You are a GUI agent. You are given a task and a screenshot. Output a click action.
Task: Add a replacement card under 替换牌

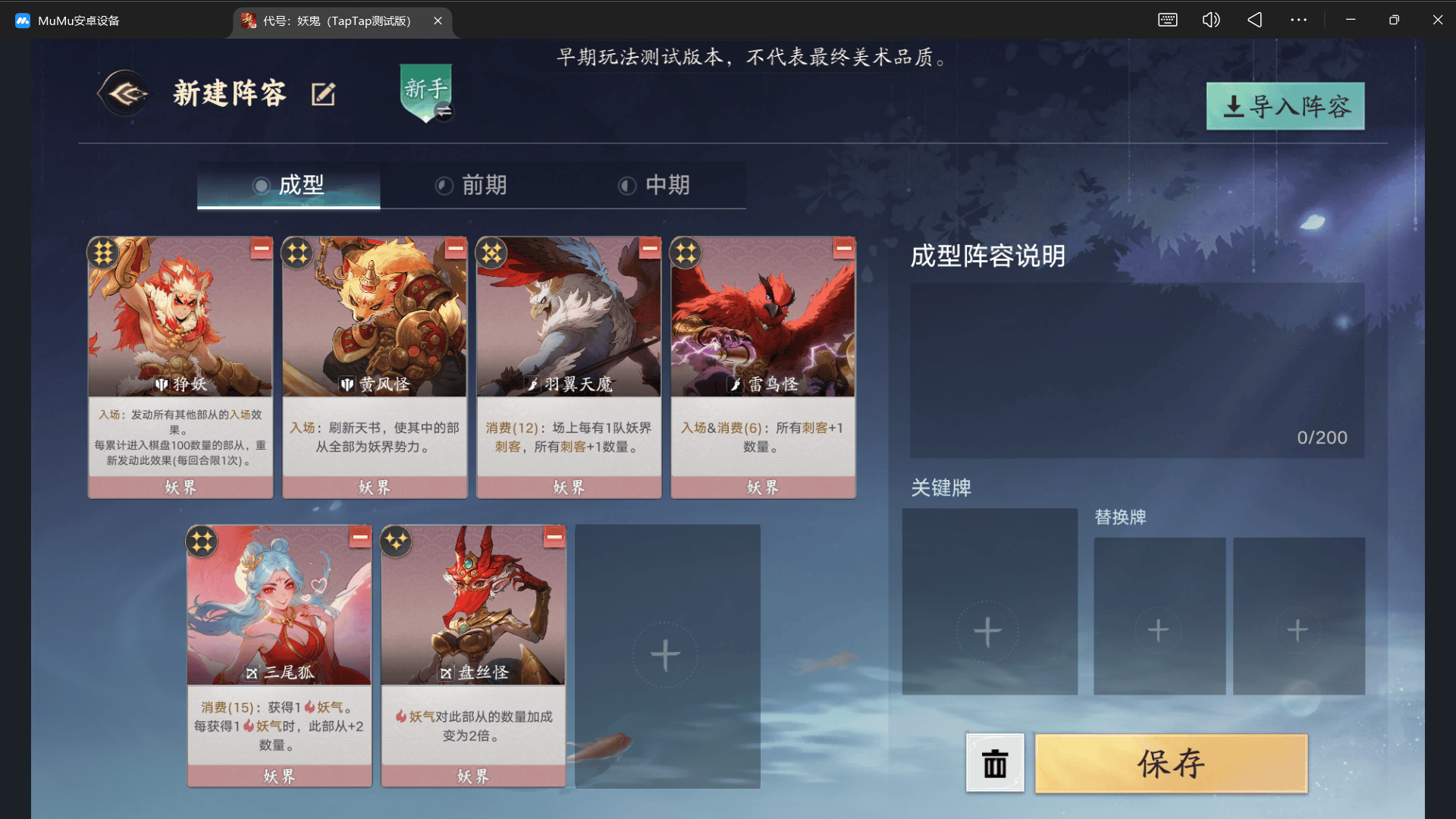coord(1159,629)
